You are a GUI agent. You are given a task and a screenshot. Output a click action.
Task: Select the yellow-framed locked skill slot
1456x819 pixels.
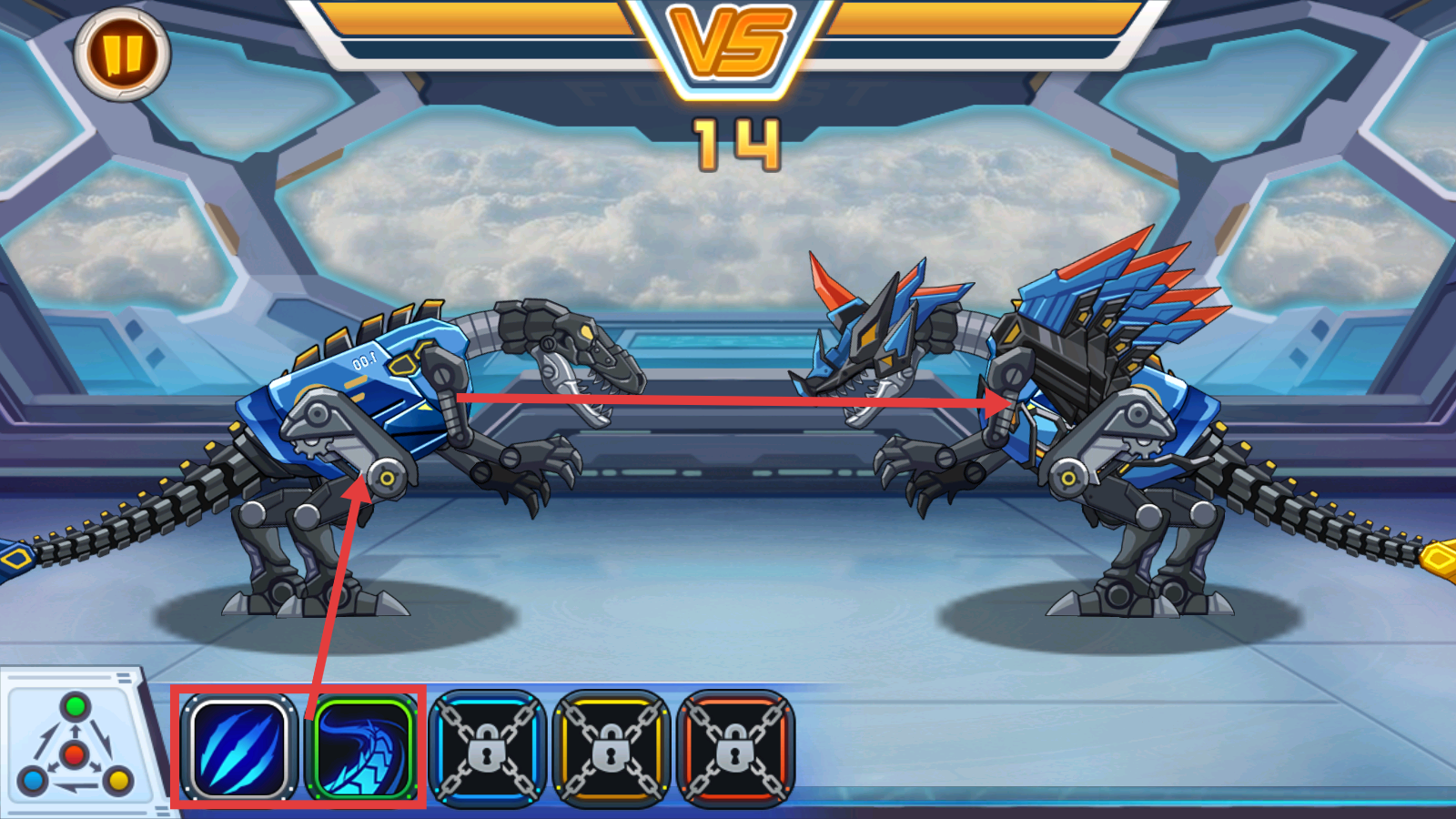pos(612,749)
